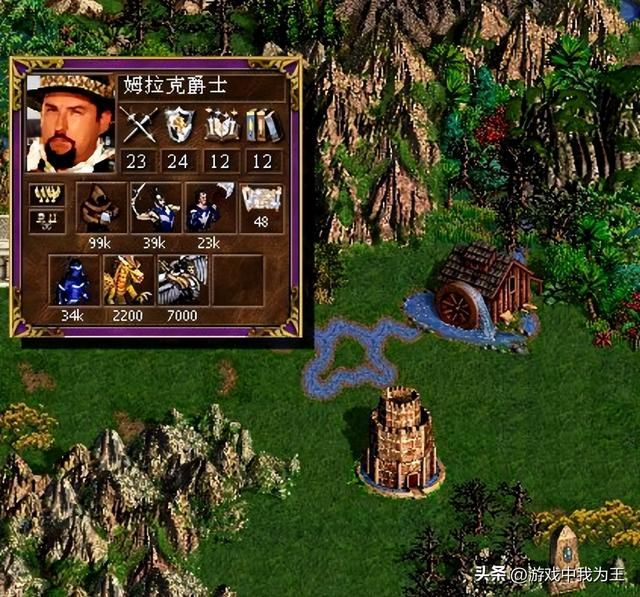Select the luck icon below the morale icon
640x597 pixels.
[x=48, y=220]
